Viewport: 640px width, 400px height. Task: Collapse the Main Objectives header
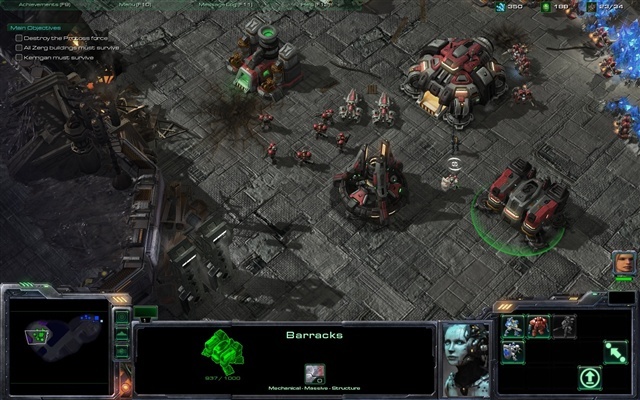(34, 28)
